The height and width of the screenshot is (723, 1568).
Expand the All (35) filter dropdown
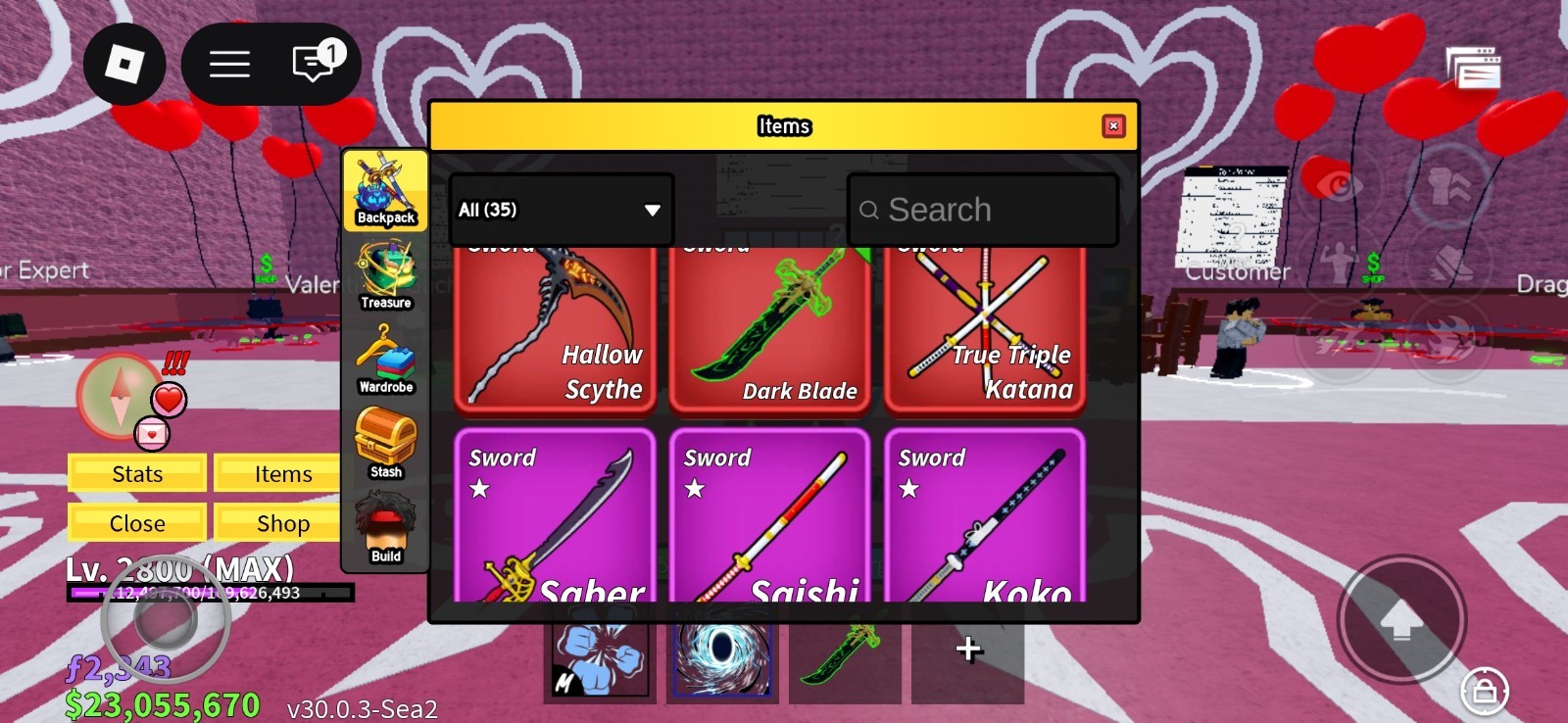pyautogui.click(x=559, y=210)
